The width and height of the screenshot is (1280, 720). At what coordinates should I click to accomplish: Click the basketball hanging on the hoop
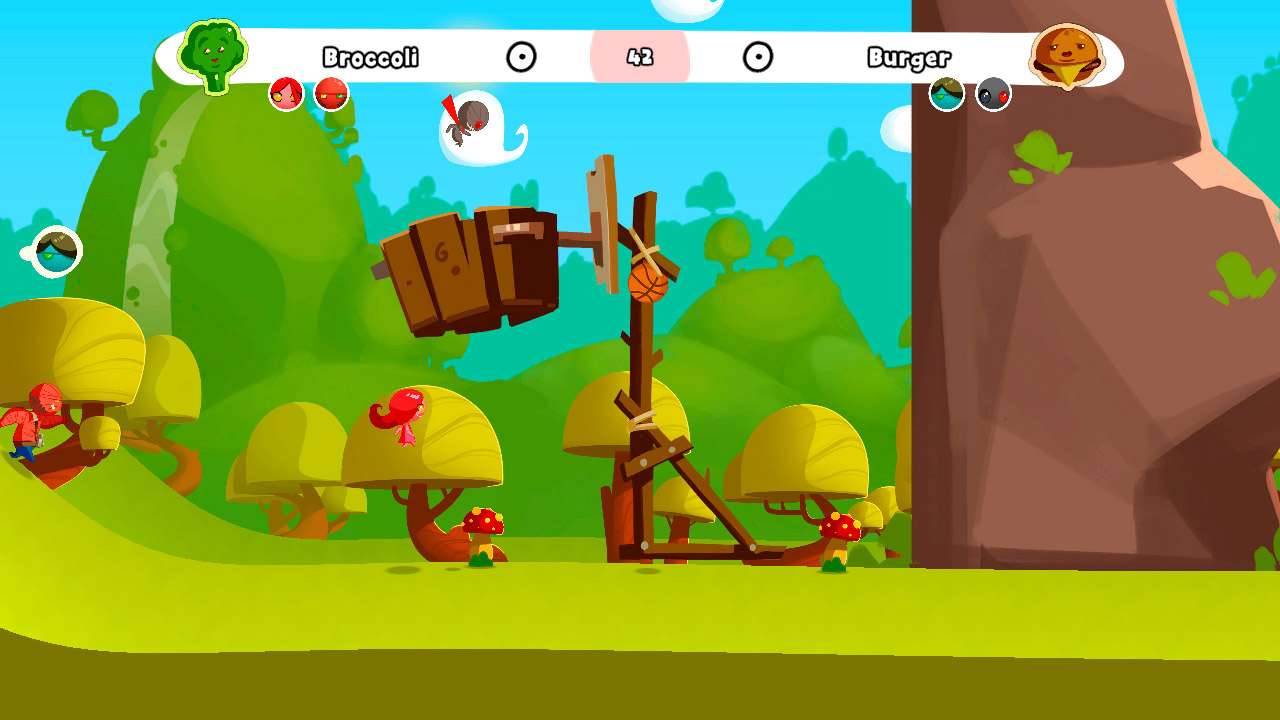pyautogui.click(x=647, y=285)
